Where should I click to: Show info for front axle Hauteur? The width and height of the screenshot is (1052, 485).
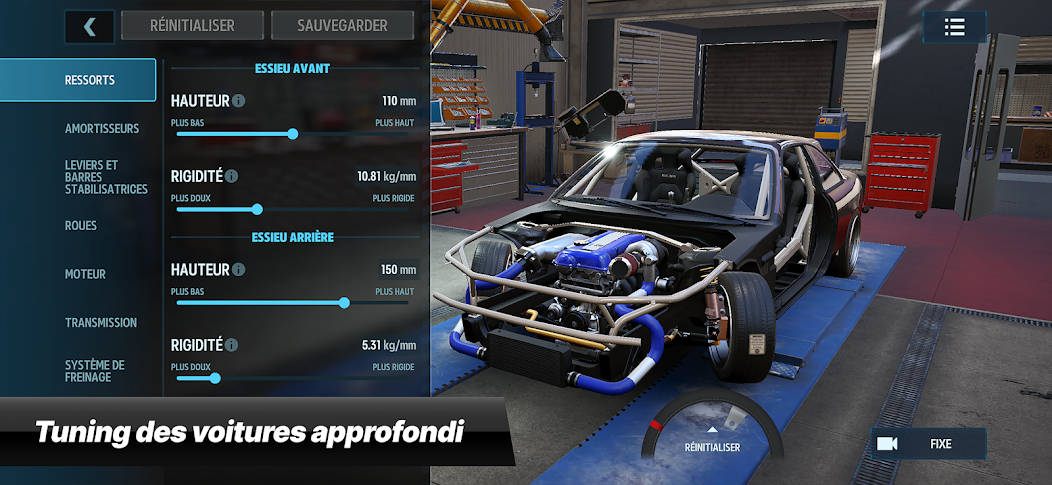tap(239, 101)
